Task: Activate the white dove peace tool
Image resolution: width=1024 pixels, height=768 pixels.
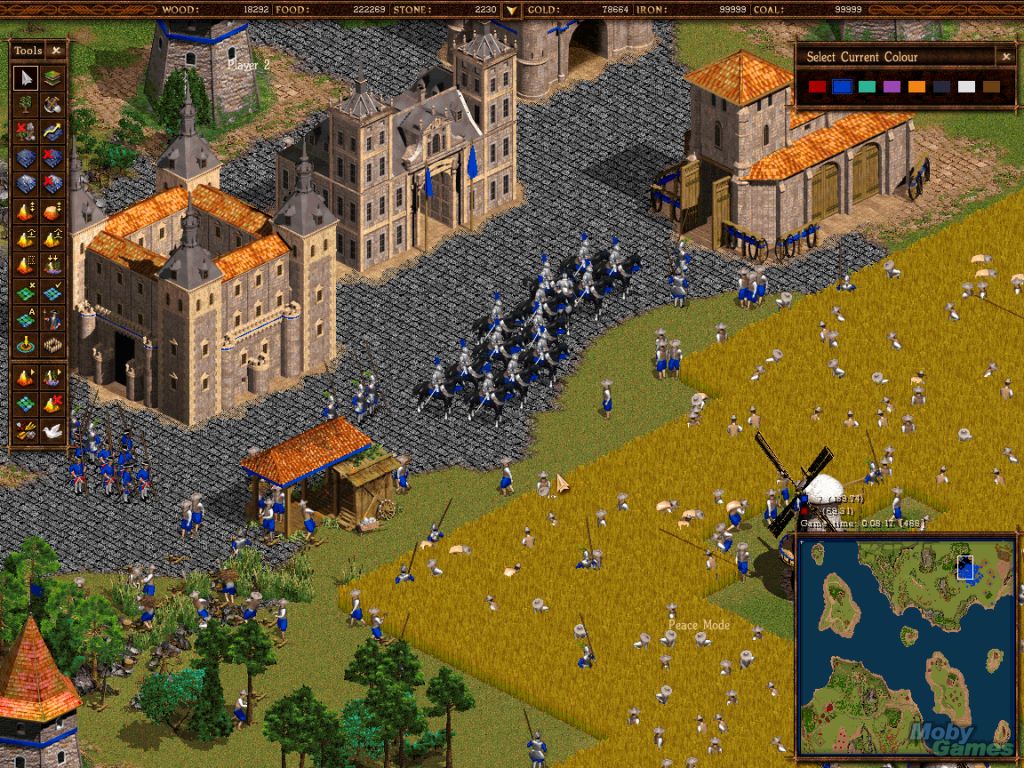Action: (x=52, y=430)
